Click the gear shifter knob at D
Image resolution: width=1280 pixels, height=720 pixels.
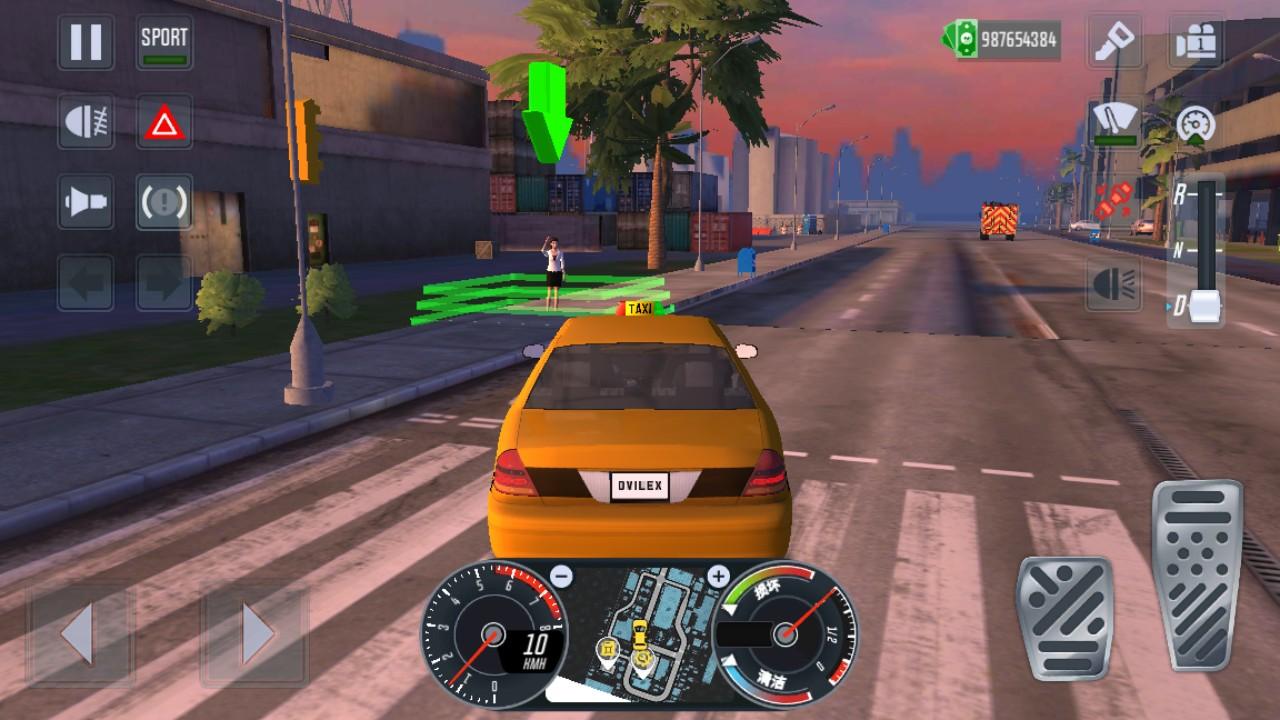tap(1207, 306)
